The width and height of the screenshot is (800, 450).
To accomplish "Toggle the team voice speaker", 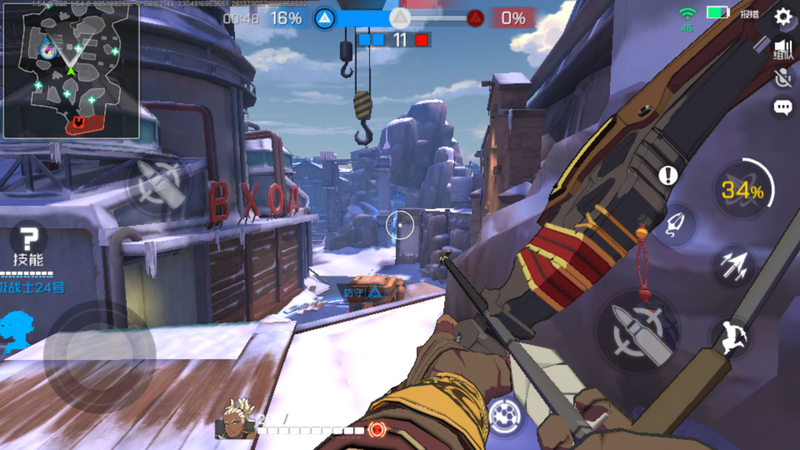I will (x=783, y=50).
